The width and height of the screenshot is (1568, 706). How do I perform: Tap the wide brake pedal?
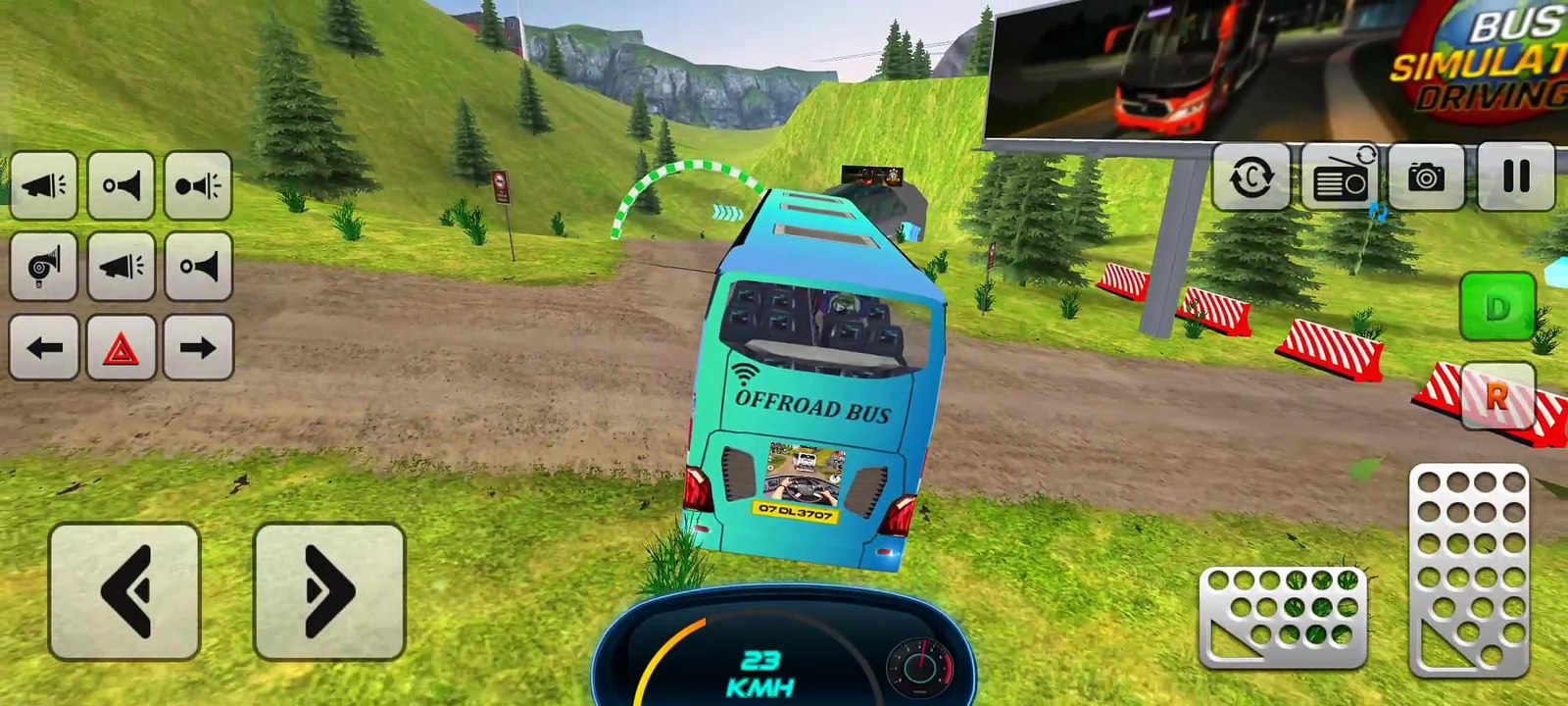tap(1282, 618)
